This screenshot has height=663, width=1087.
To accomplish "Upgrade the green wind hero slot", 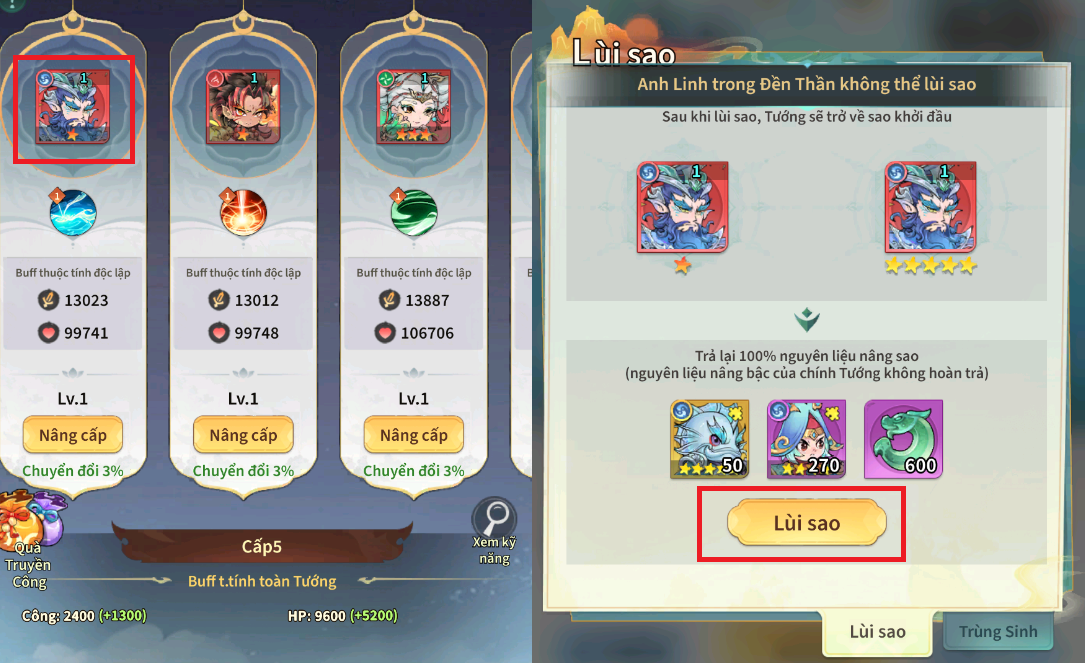I will tap(413, 435).
